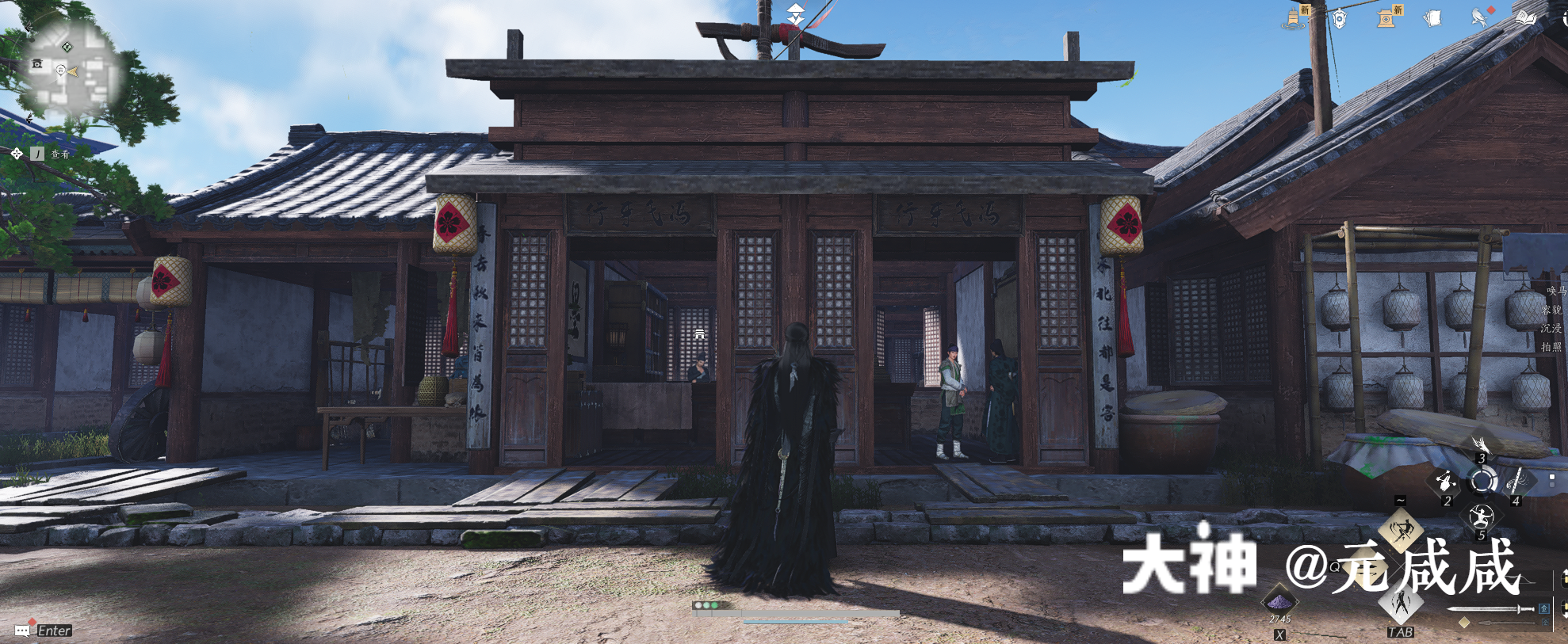Click the shield emblem icon
The height and width of the screenshot is (644, 1568).
click(x=1338, y=20)
